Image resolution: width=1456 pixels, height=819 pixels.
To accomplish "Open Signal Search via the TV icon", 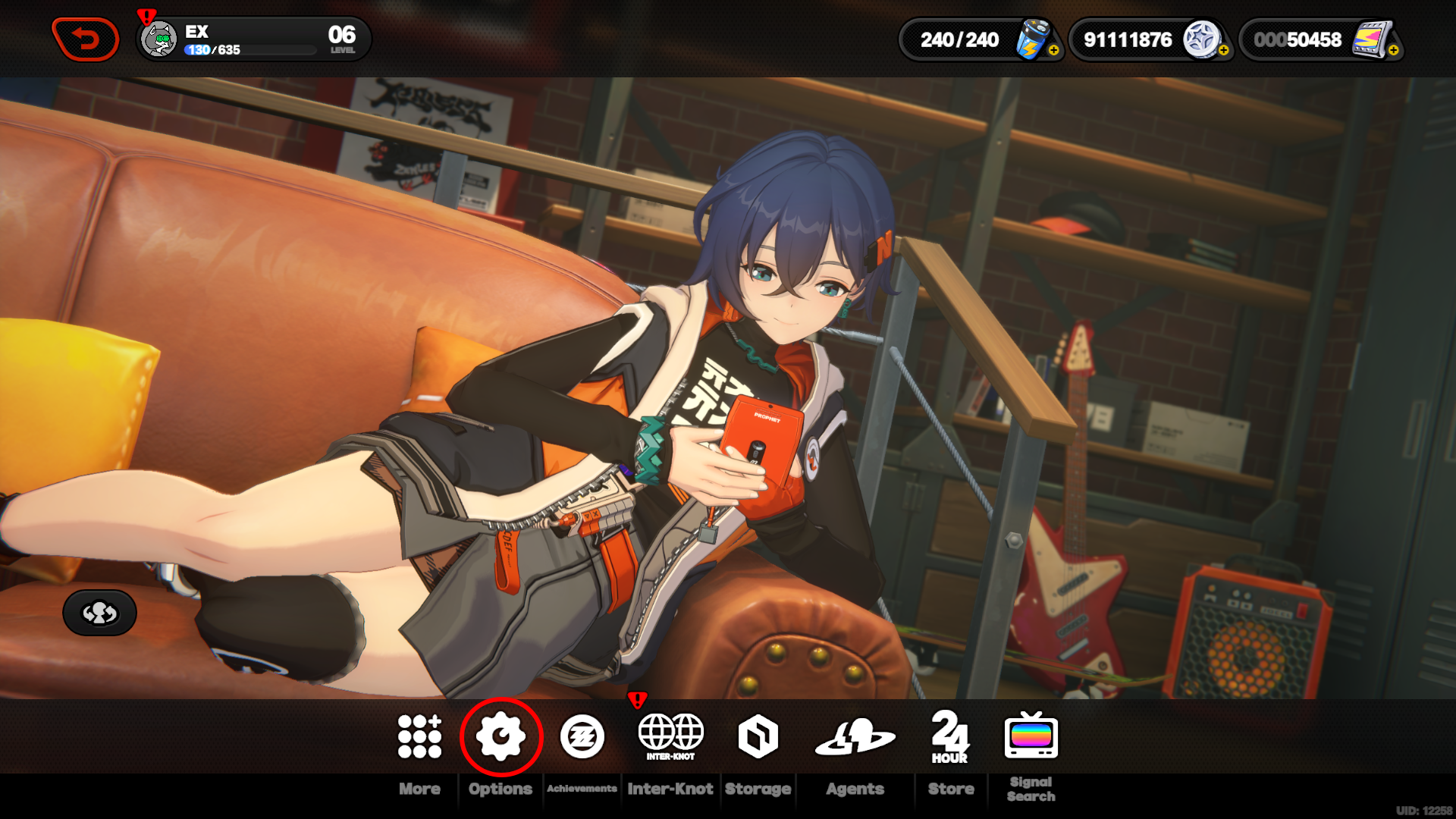I will 1031,735.
